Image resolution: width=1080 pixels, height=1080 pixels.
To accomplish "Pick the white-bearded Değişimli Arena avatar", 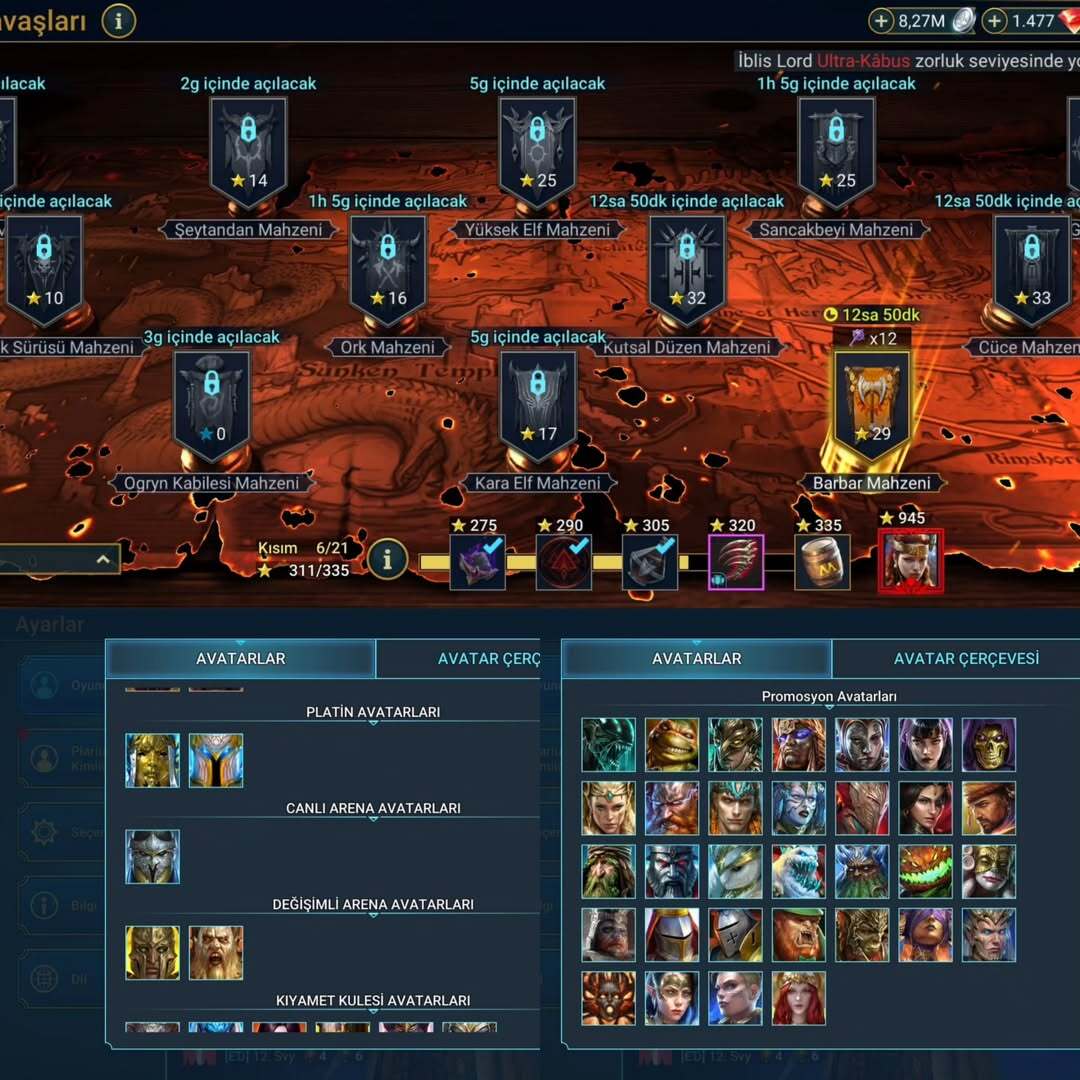I will 216,952.
